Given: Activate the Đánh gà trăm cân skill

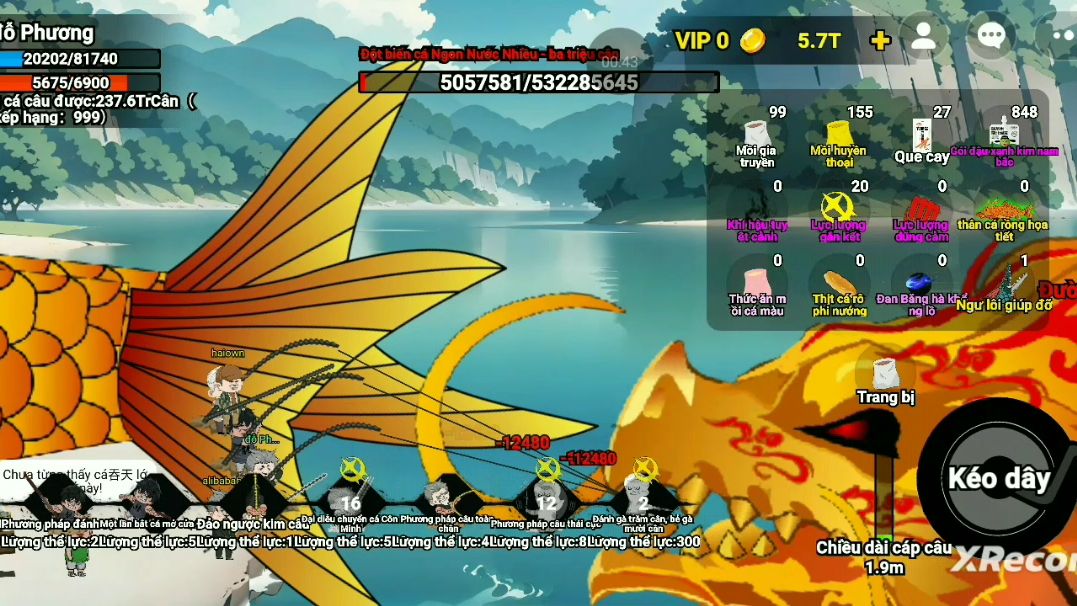Looking at the screenshot, I should click(643, 493).
